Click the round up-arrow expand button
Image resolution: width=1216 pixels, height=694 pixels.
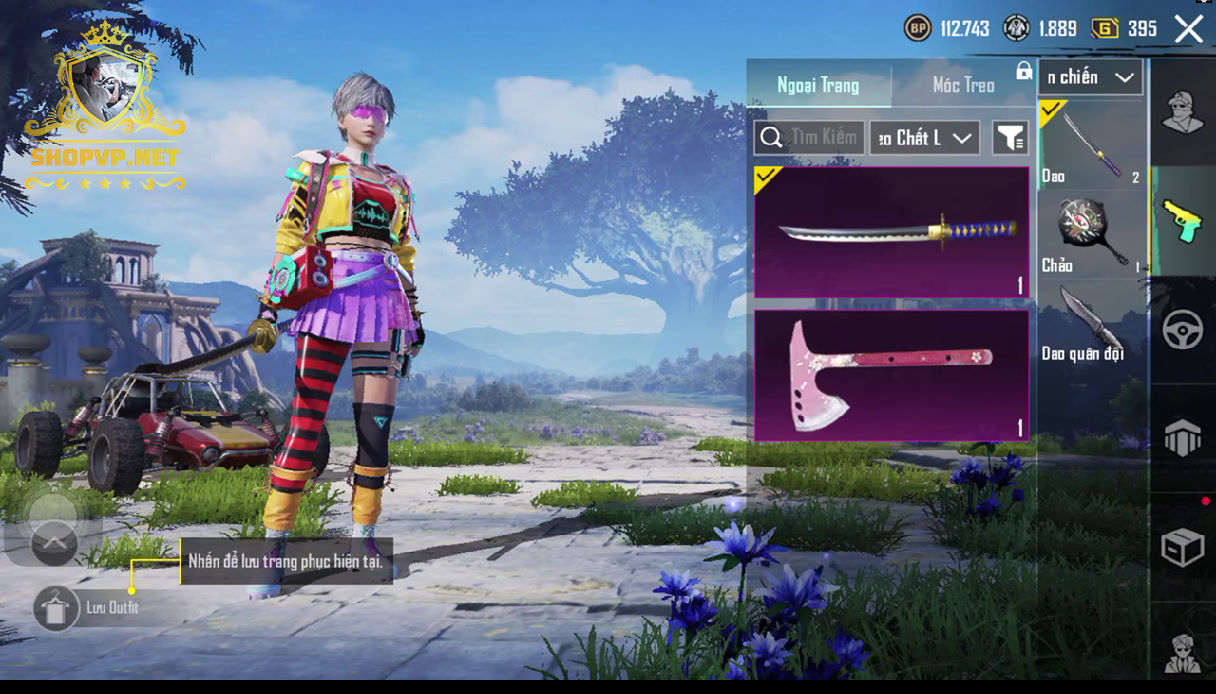[54, 543]
